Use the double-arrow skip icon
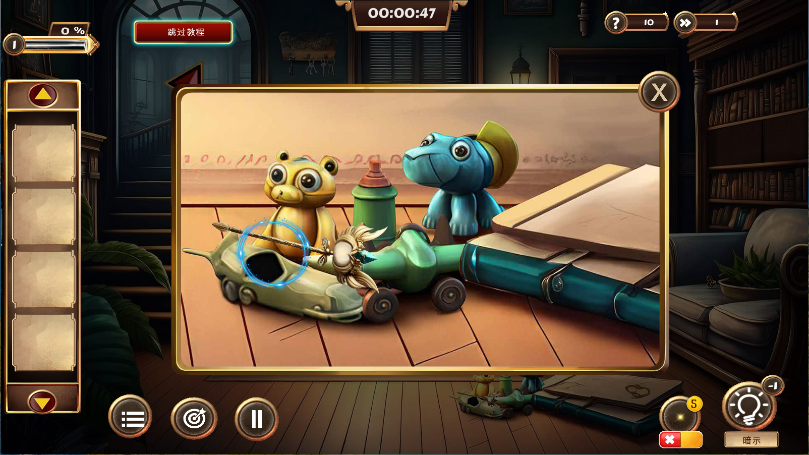 pyautogui.click(x=686, y=22)
